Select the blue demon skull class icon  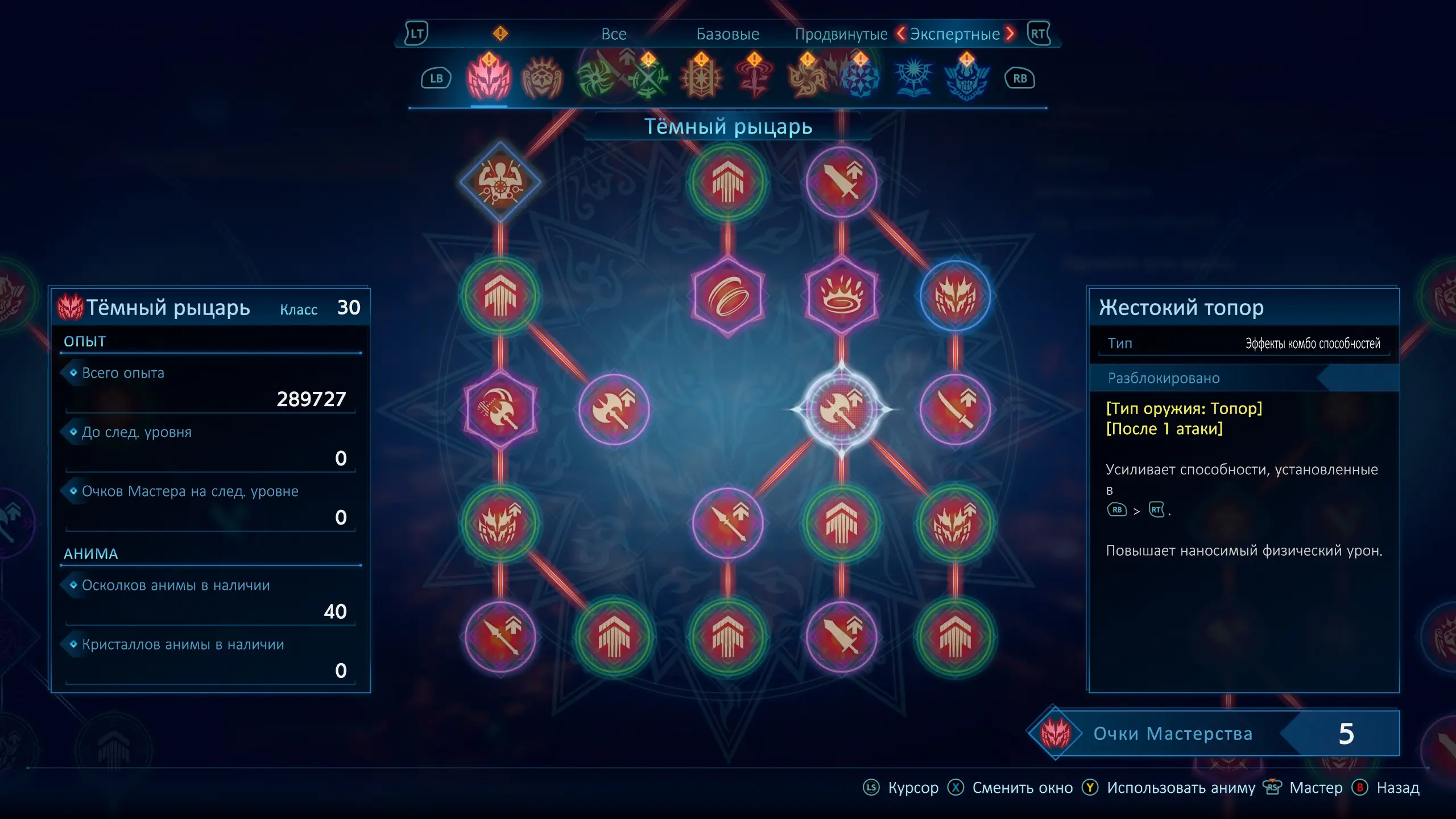[x=966, y=78]
